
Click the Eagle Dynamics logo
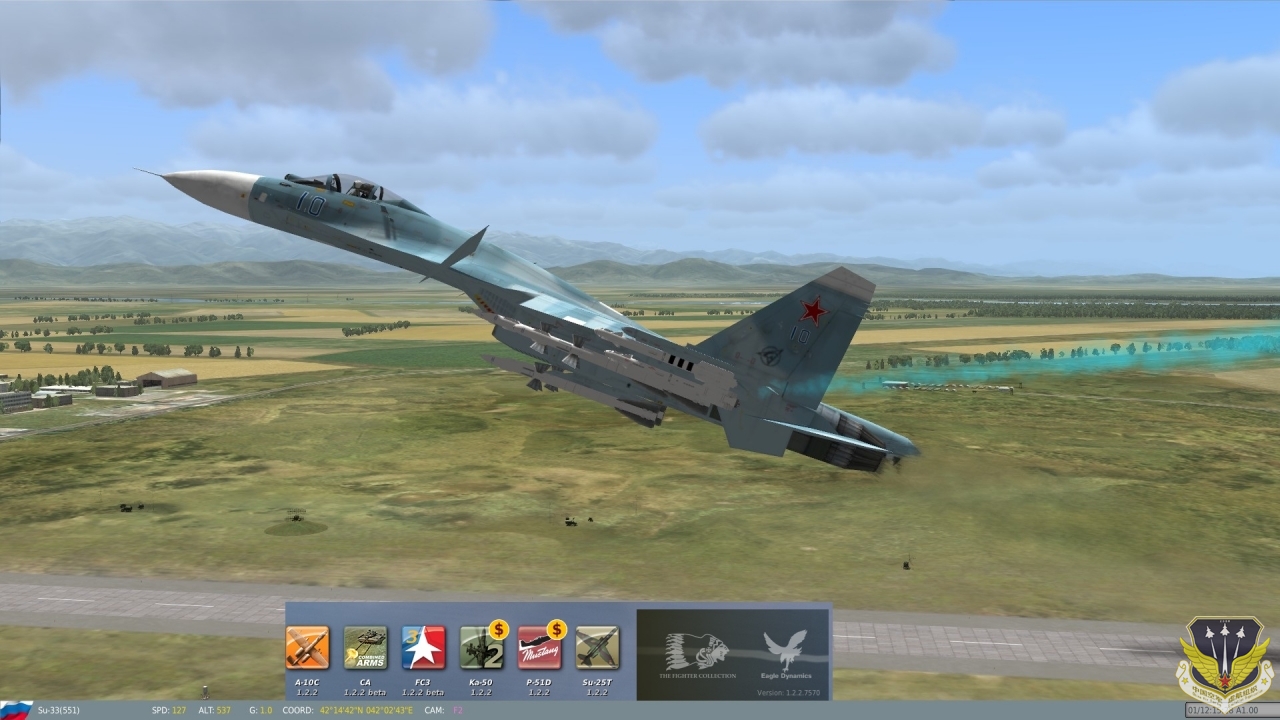(785, 650)
